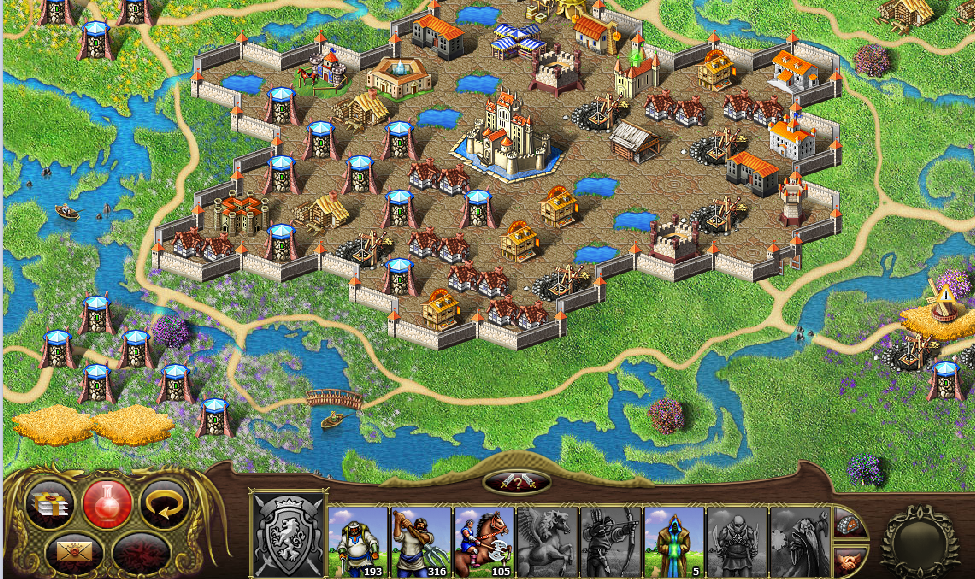This screenshot has height=579, width=975.
Task: Select the greyed-out pegasus unit slot
Action: (548, 542)
